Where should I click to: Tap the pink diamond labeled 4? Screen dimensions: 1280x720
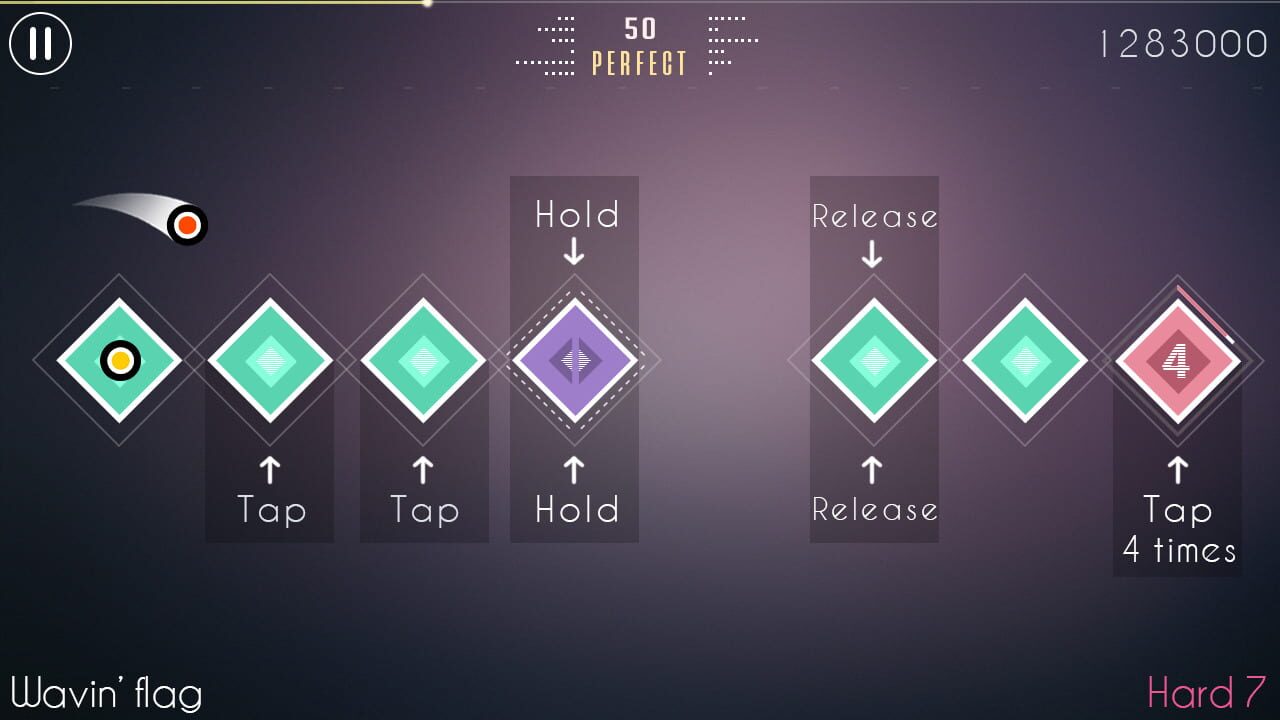point(1178,360)
